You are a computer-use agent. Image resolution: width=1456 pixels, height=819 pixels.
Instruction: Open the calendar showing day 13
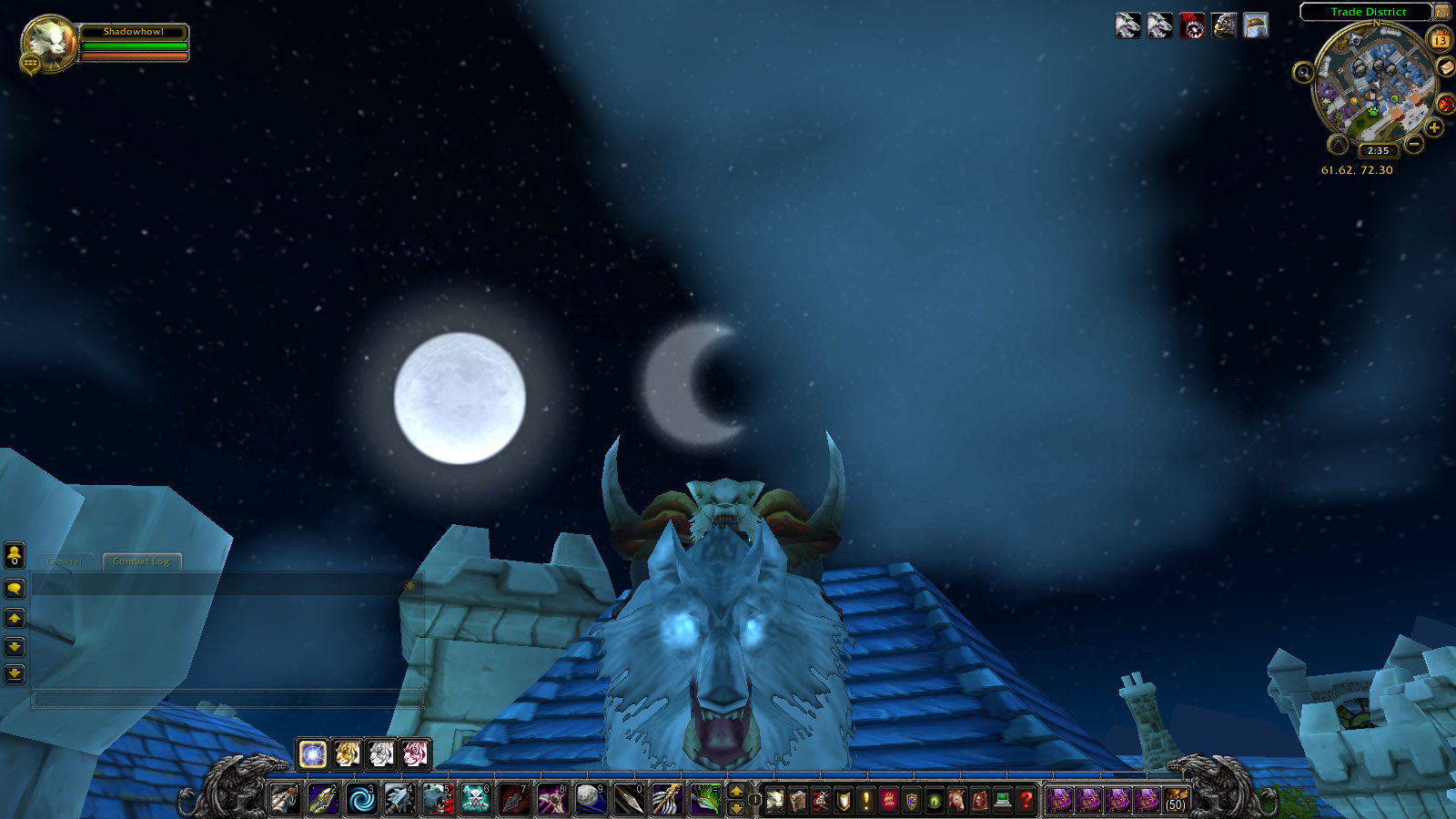coord(1440,40)
